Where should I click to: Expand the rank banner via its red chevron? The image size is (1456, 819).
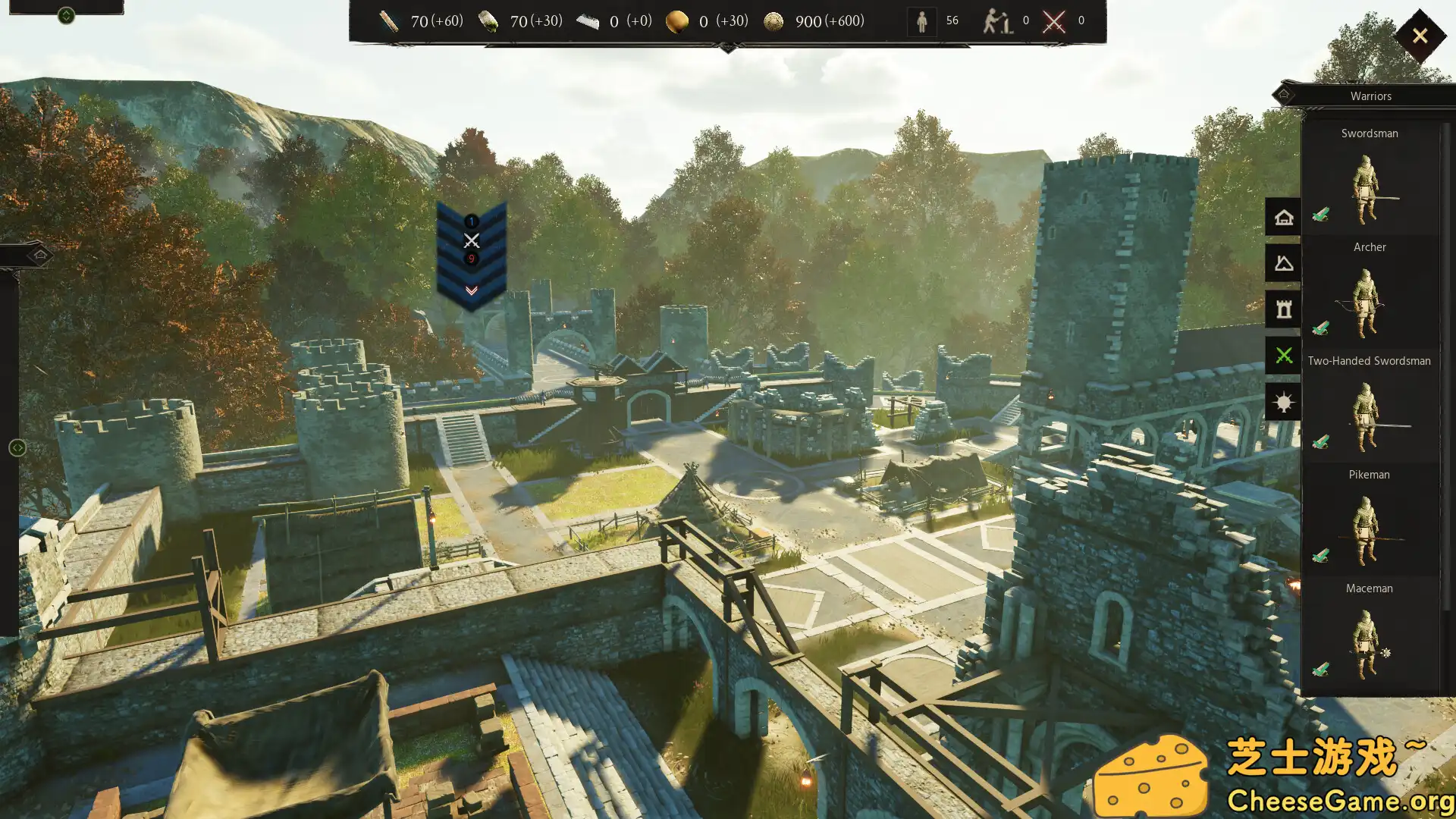click(471, 288)
